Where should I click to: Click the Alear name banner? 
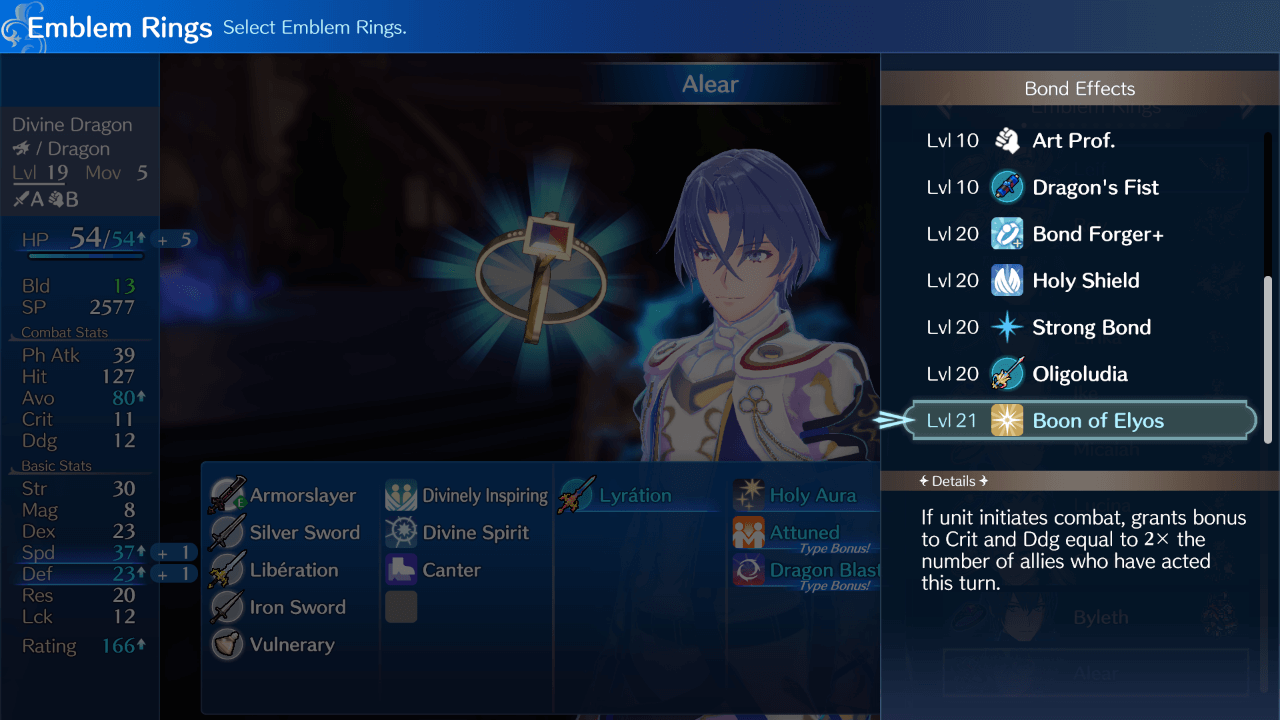pyautogui.click(x=712, y=84)
